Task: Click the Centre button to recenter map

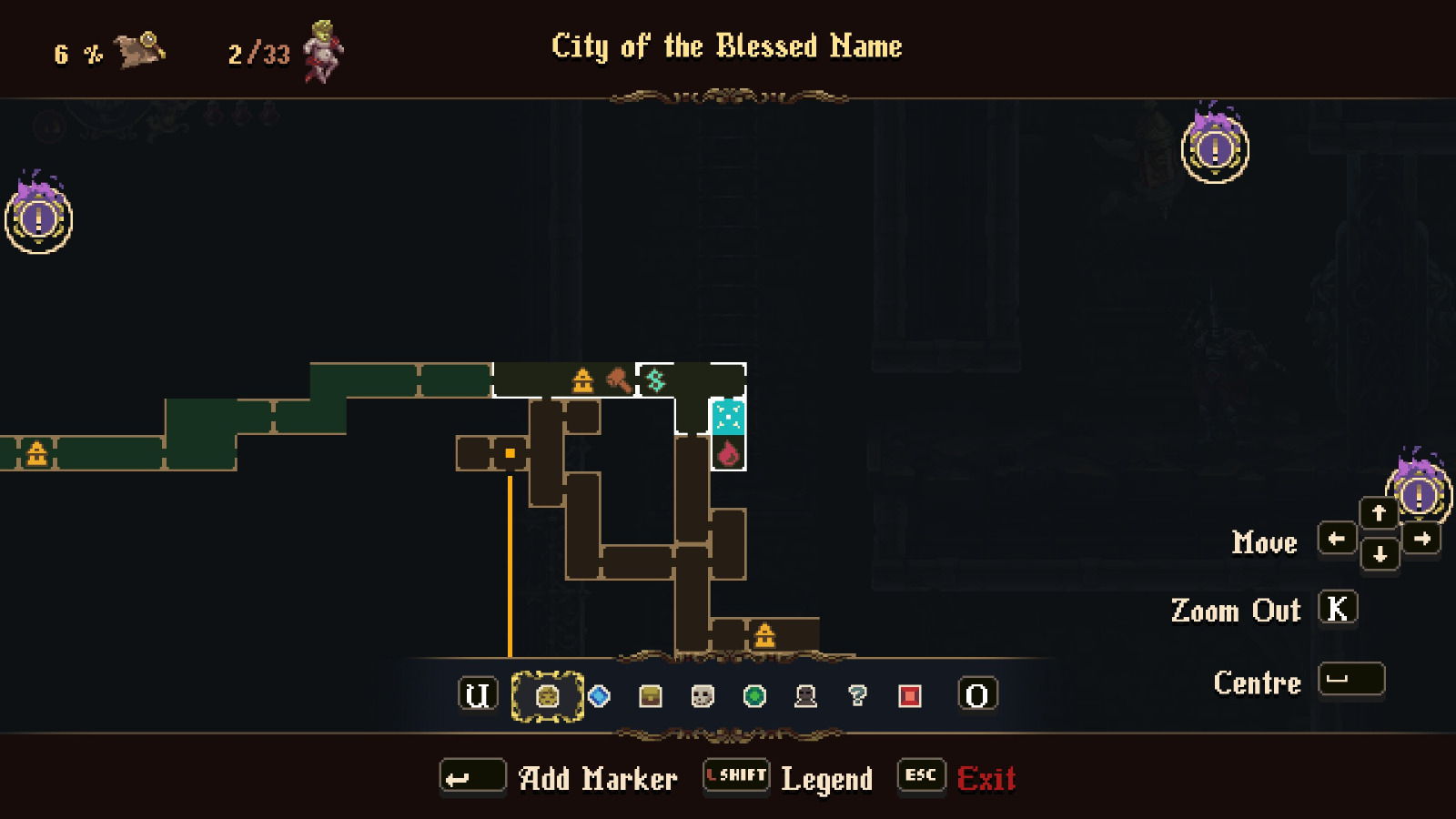Action: 1350,680
